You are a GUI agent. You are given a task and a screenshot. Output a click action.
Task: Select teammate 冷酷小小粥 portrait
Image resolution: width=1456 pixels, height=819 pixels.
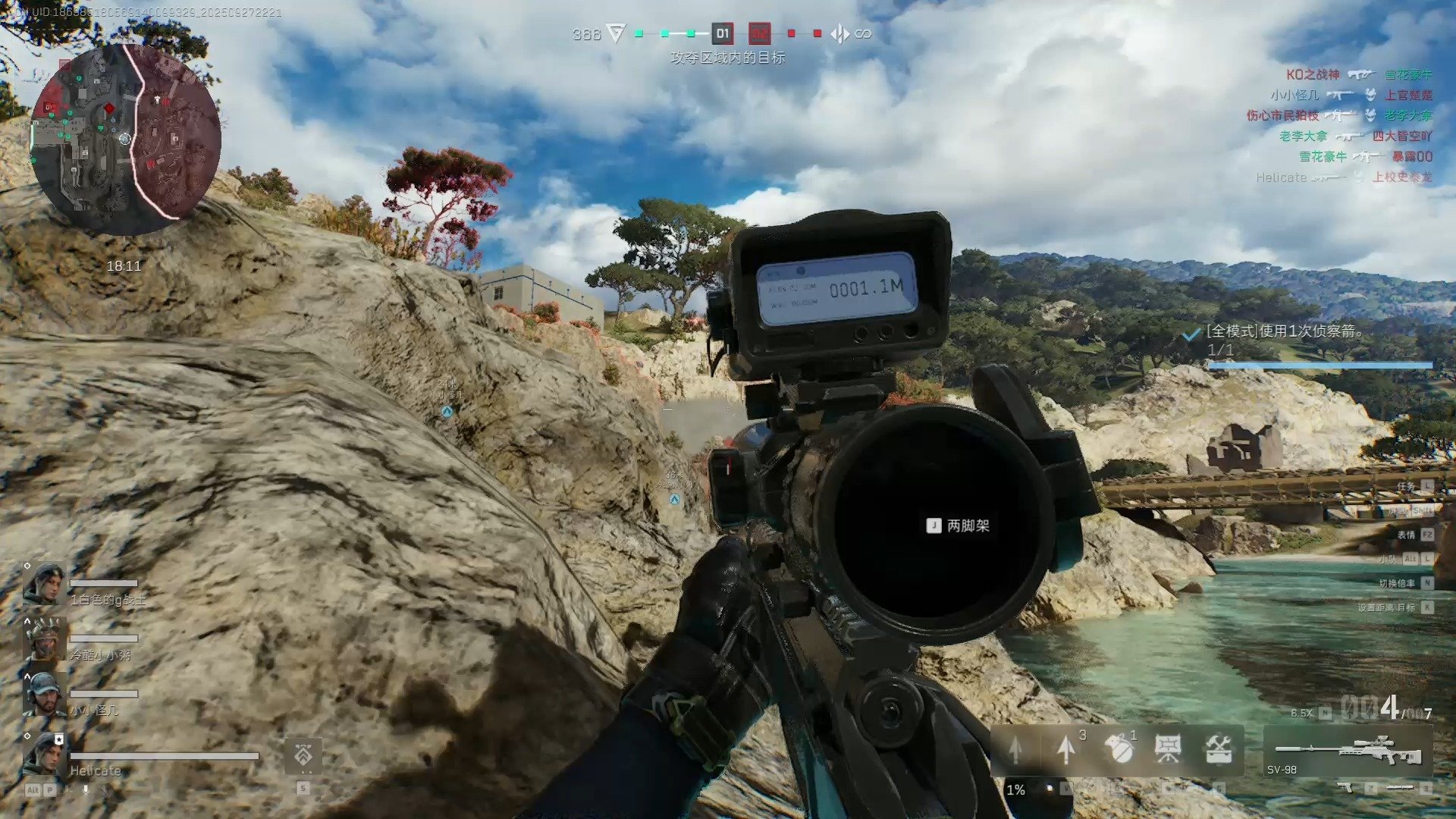44,639
